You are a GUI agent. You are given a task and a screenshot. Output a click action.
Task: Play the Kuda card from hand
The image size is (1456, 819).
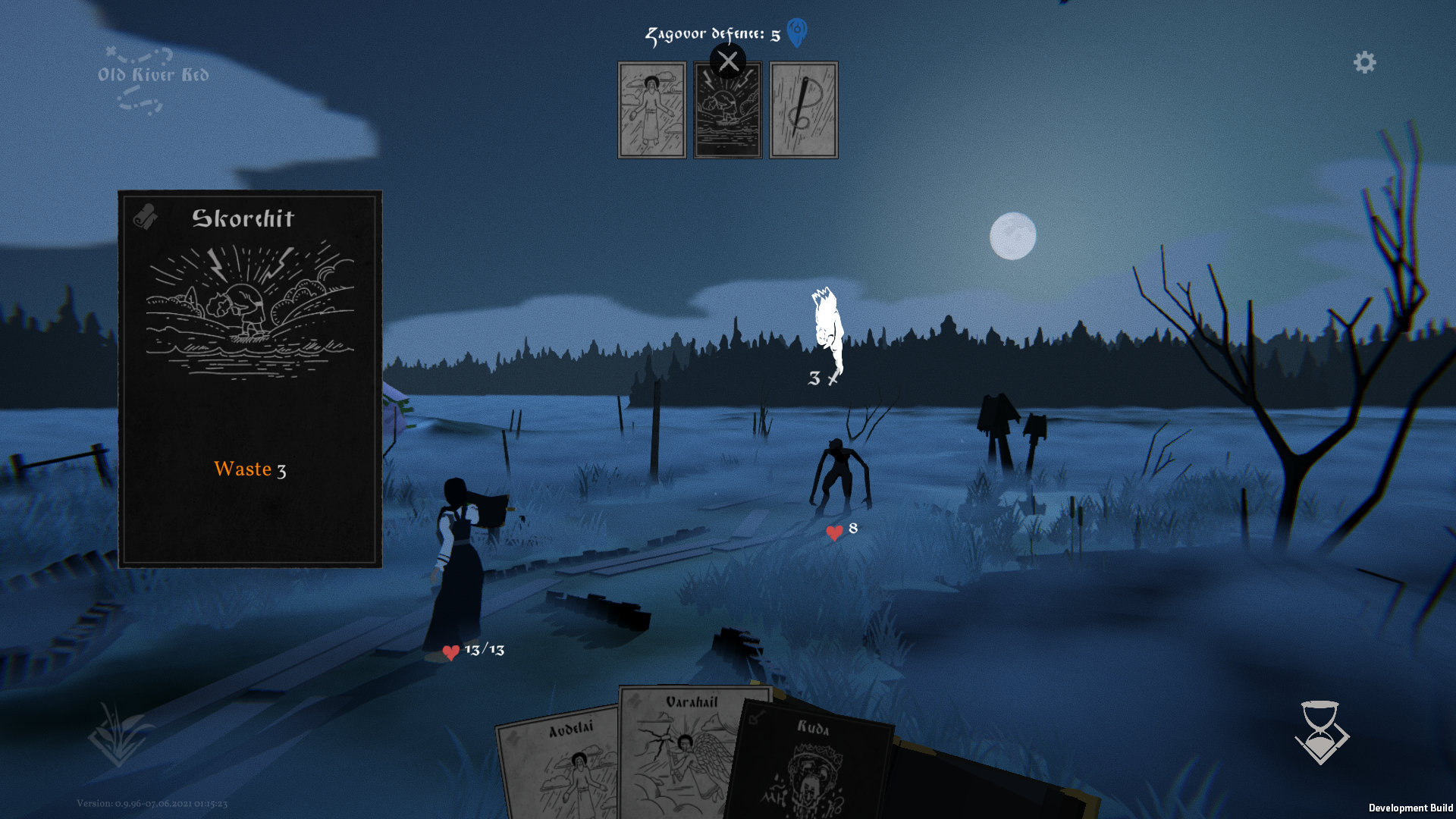coord(811,766)
